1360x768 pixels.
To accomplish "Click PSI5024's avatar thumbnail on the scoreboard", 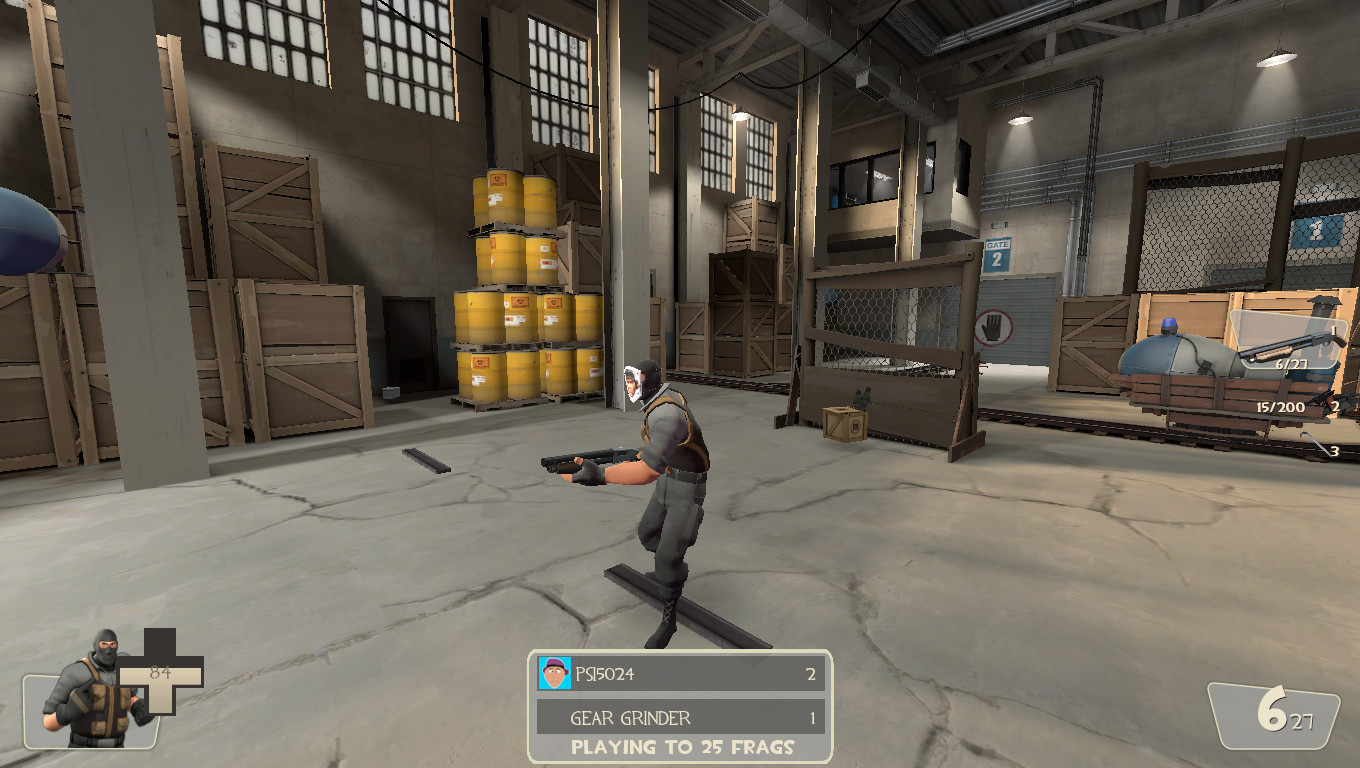I will tap(553, 674).
